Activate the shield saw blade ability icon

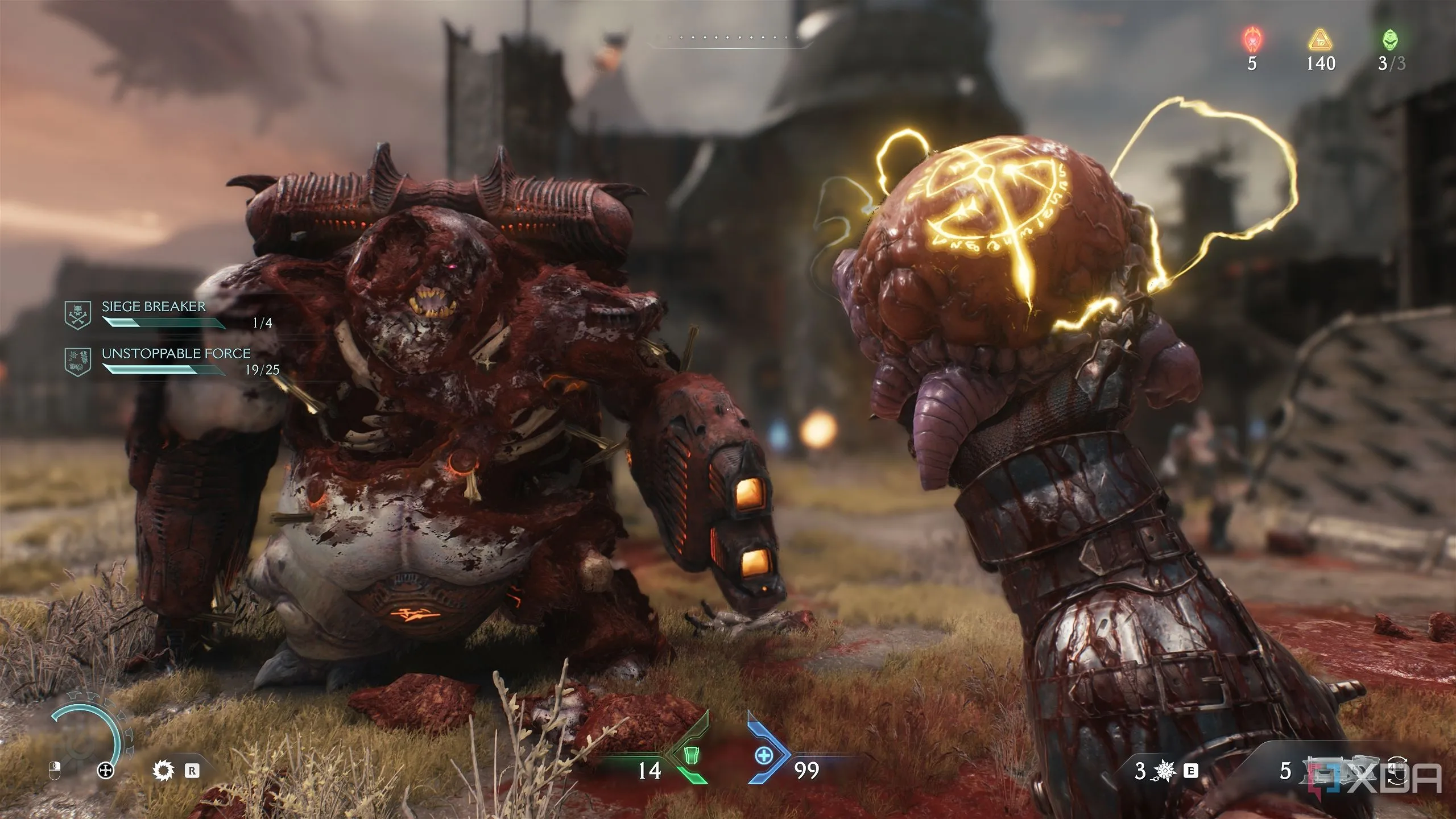tap(164, 771)
